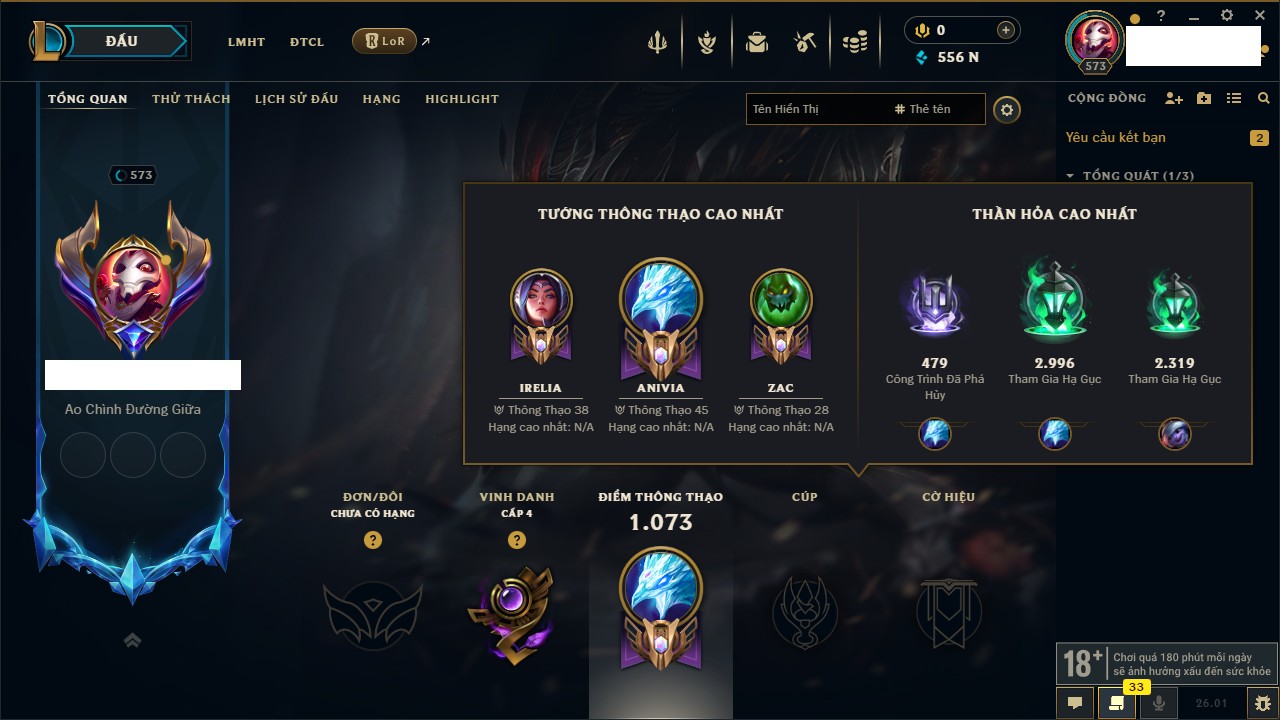Screen dimensions: 1280x720
Task: Launch the LoR link
Action: tap(385, 41)
